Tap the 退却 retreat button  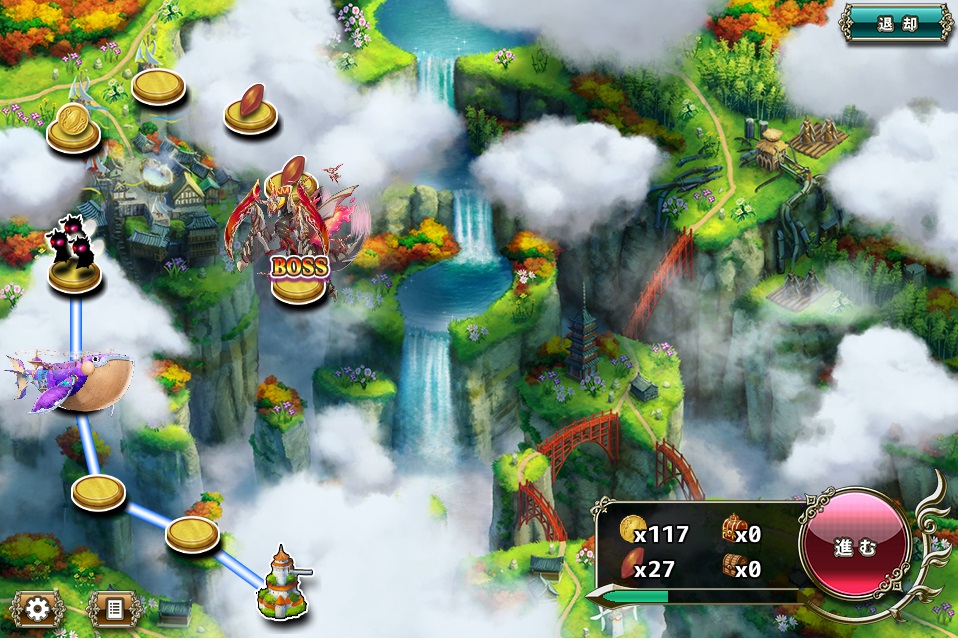pos(896,23)
